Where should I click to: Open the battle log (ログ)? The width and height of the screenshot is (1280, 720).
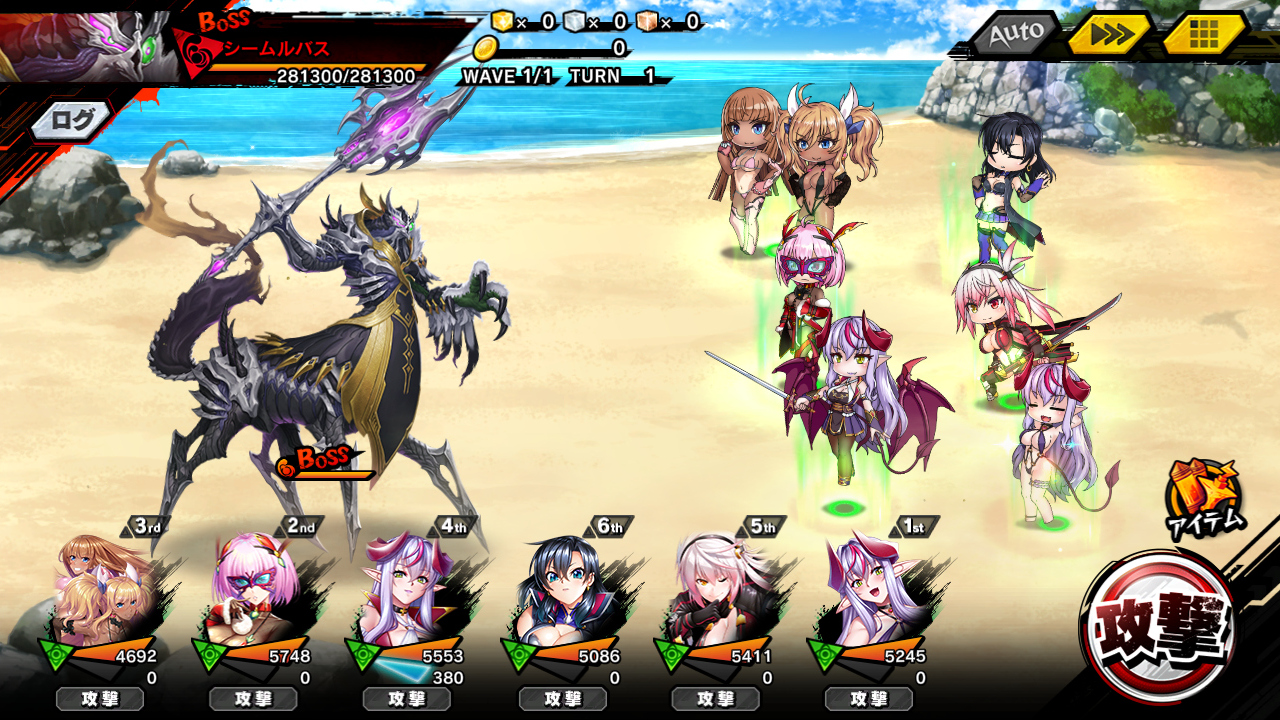[73, 121]
